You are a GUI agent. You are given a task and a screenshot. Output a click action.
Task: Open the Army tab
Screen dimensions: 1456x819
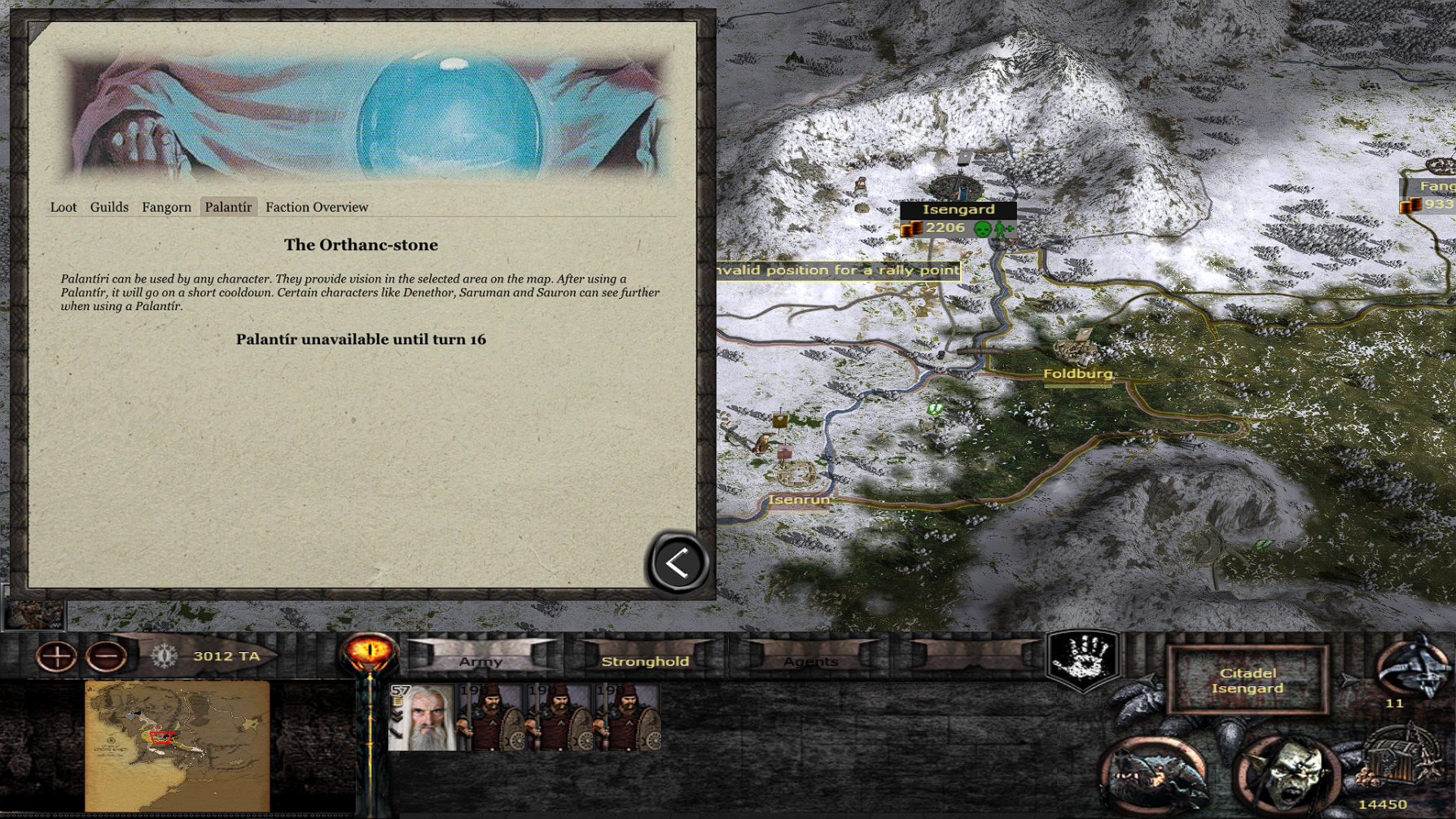(x=480, y=660)
